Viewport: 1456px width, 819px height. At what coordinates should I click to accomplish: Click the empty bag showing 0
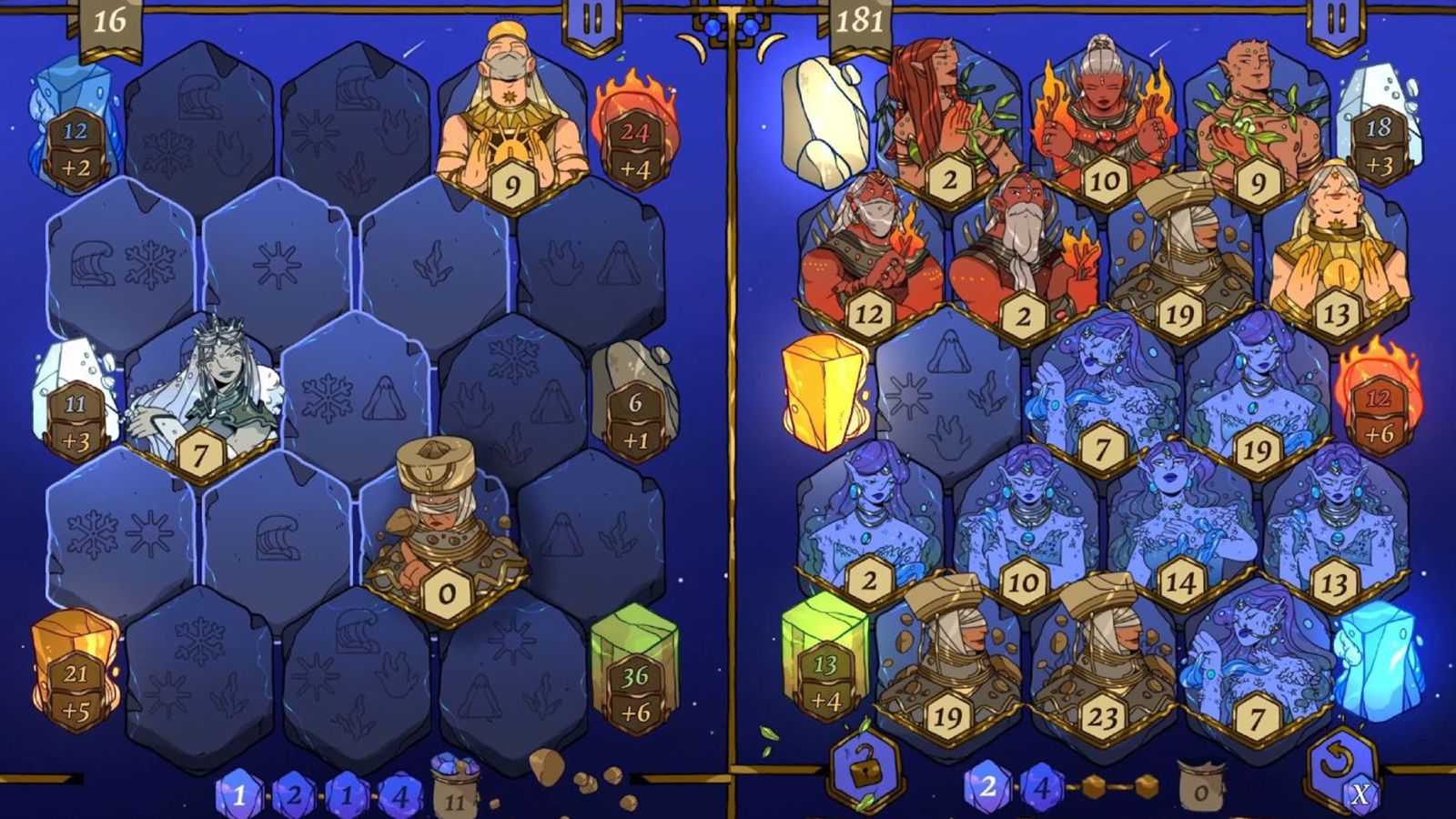(1198, 792)
